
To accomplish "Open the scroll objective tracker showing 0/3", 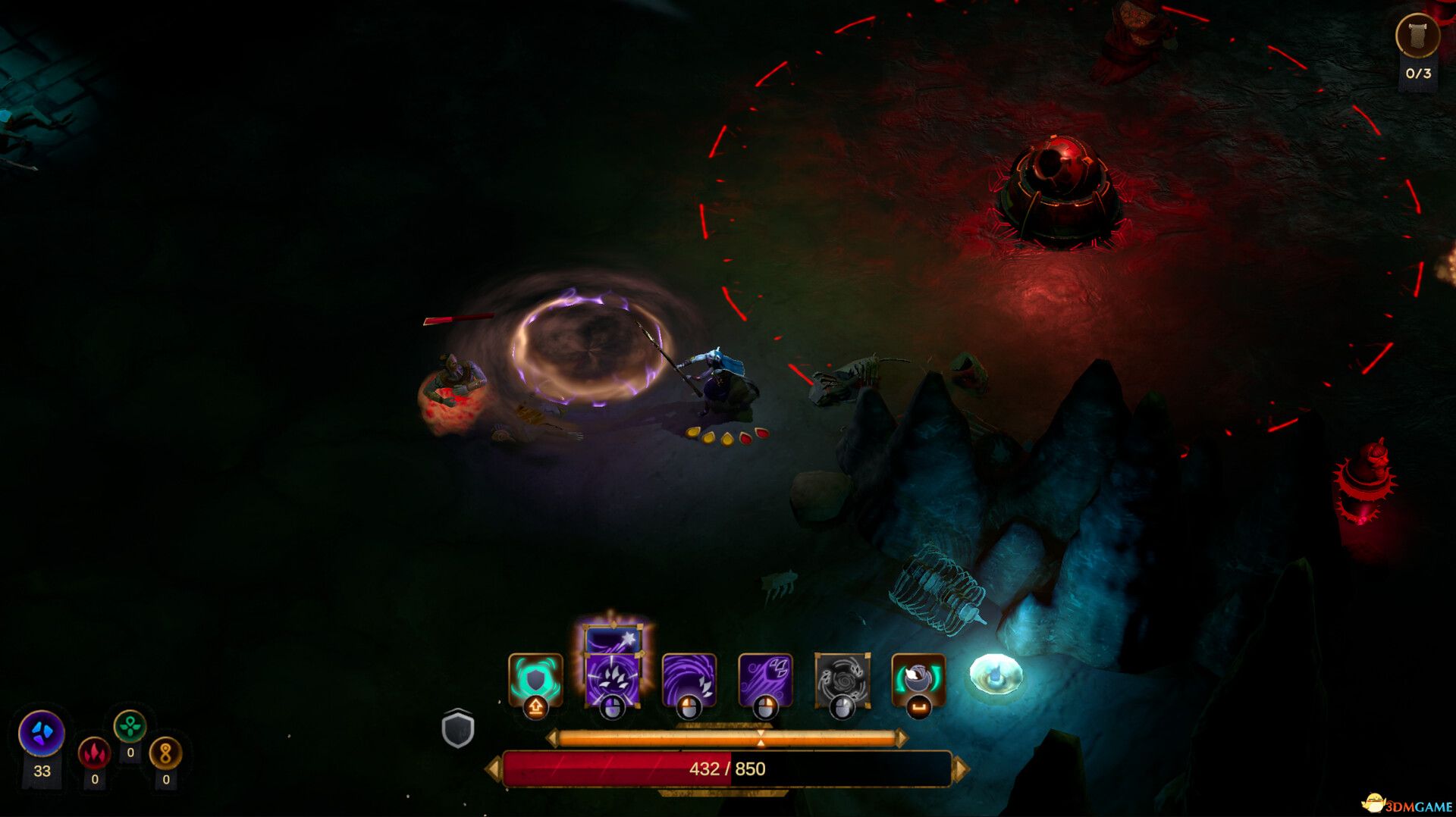I will (1417, 36).
